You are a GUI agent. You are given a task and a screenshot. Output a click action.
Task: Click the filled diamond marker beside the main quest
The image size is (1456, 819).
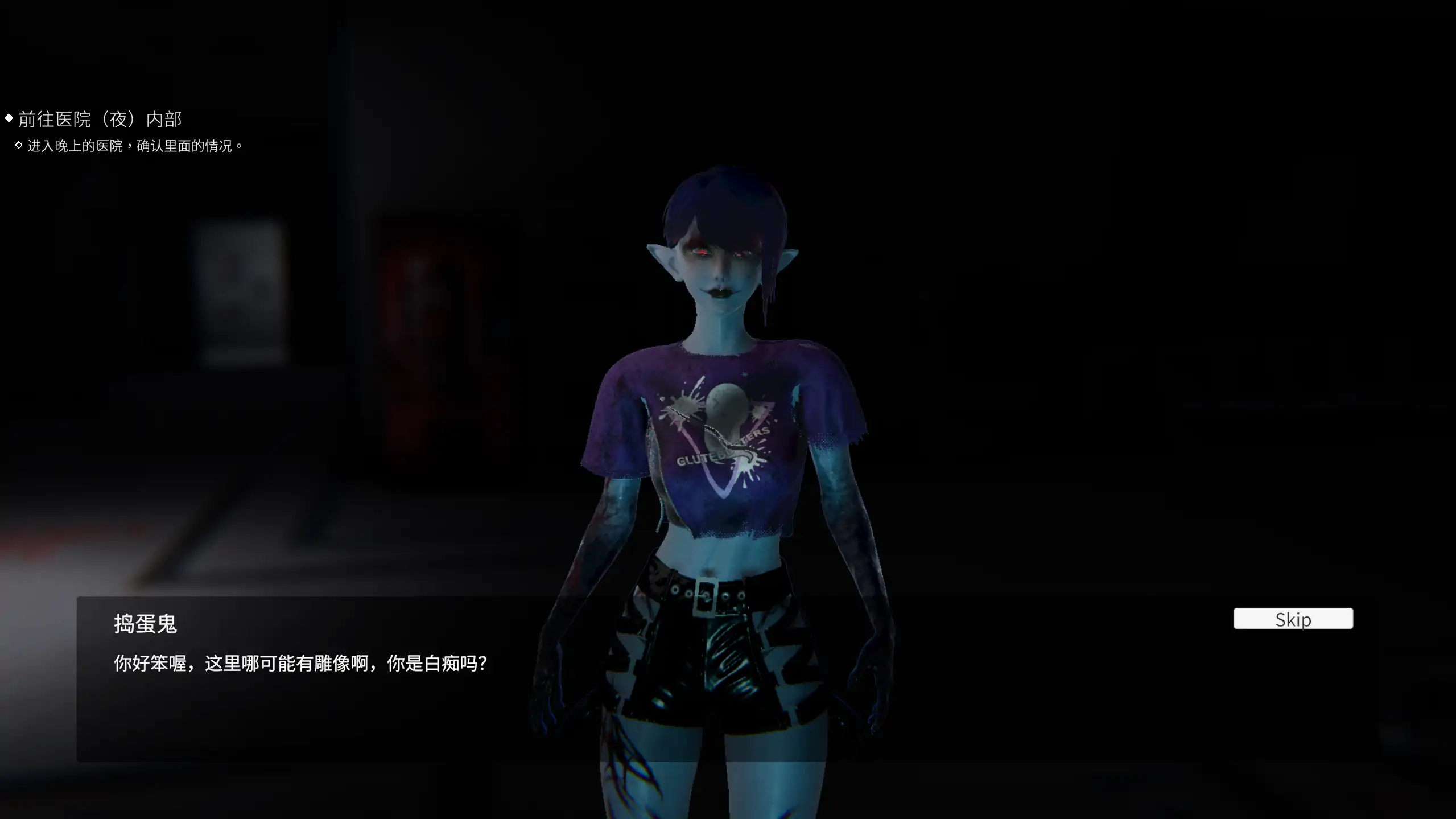[x=8, y=118]
